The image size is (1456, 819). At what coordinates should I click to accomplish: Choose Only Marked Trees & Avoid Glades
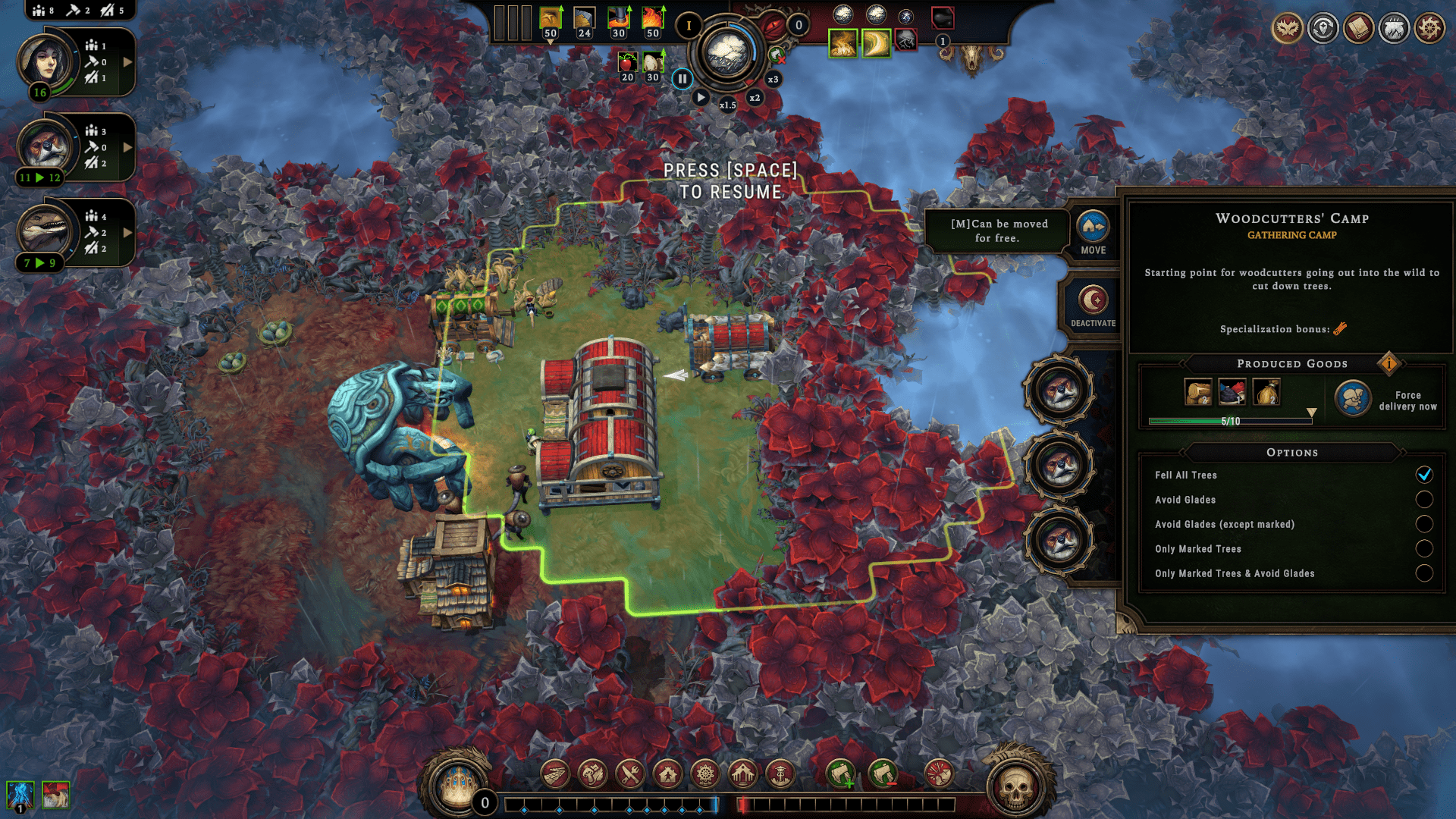[x=1423, y=573]
